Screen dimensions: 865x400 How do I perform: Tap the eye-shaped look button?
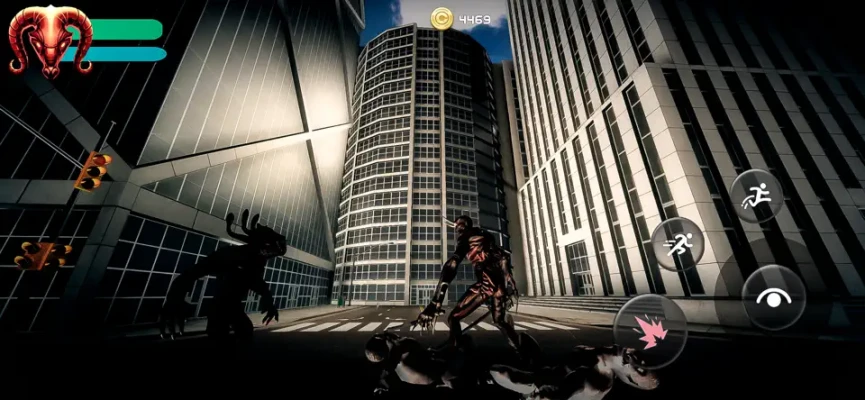774,297
